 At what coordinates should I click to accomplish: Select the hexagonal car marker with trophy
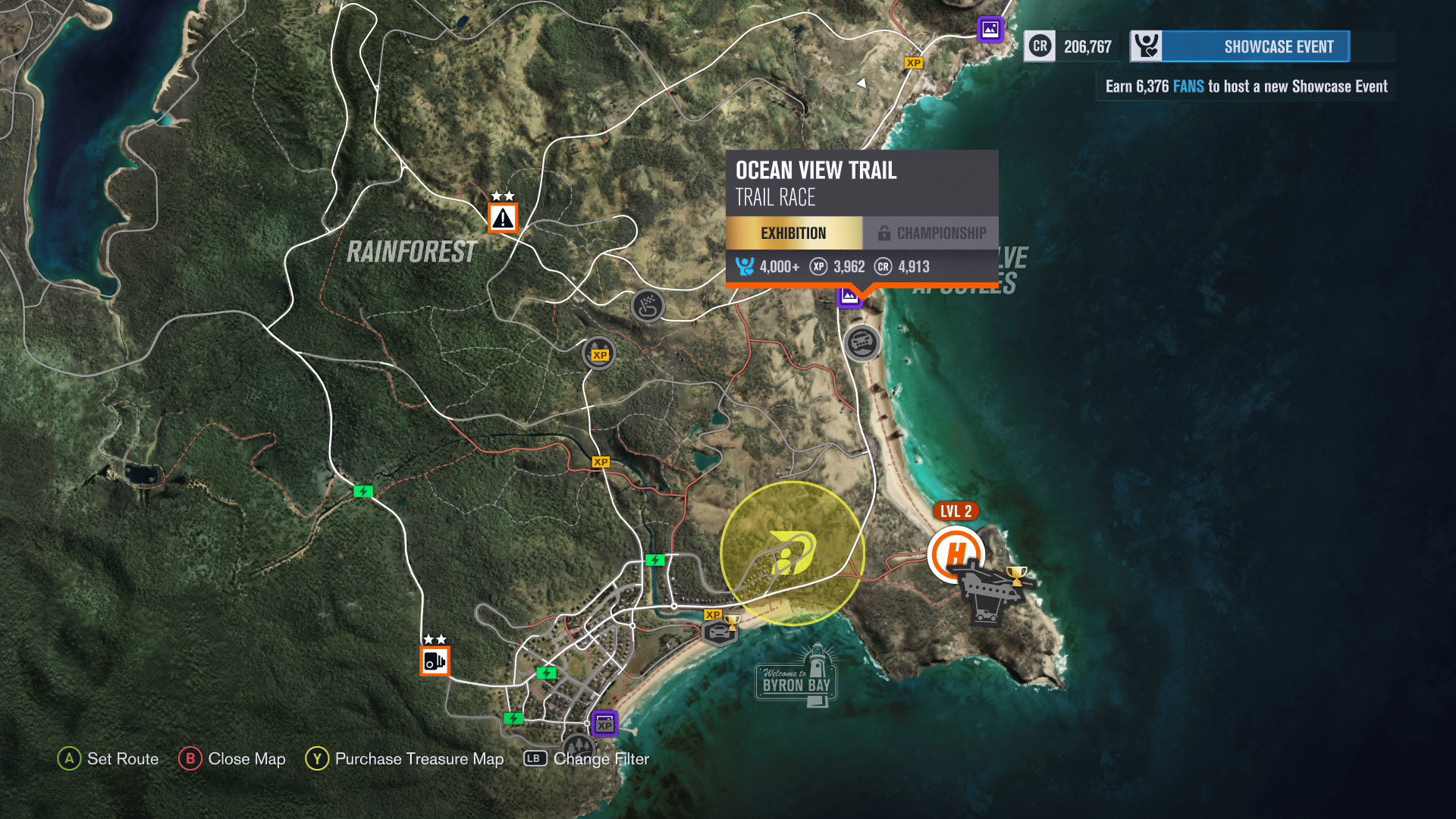pos(720,630)
